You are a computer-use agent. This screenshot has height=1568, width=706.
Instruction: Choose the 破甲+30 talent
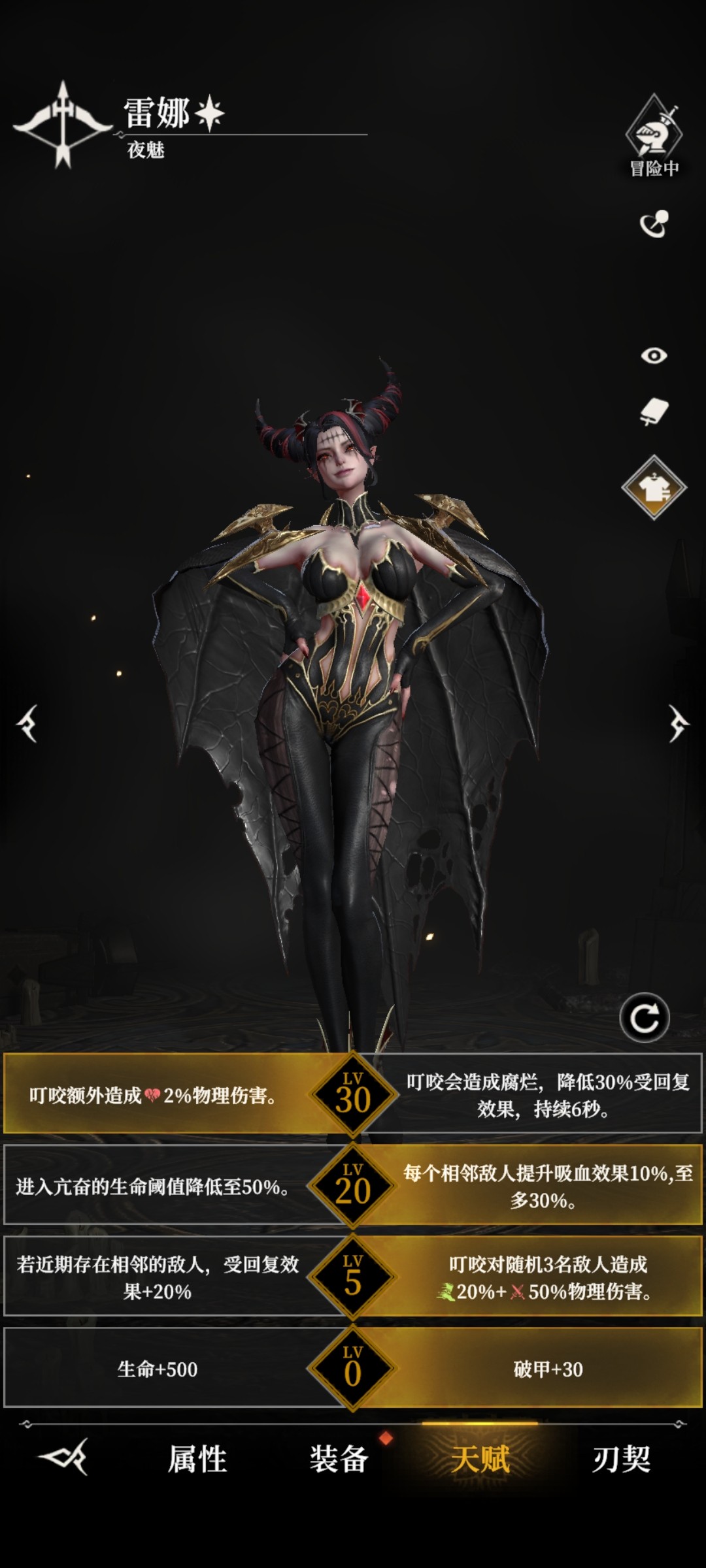[x=548, y=1369]
